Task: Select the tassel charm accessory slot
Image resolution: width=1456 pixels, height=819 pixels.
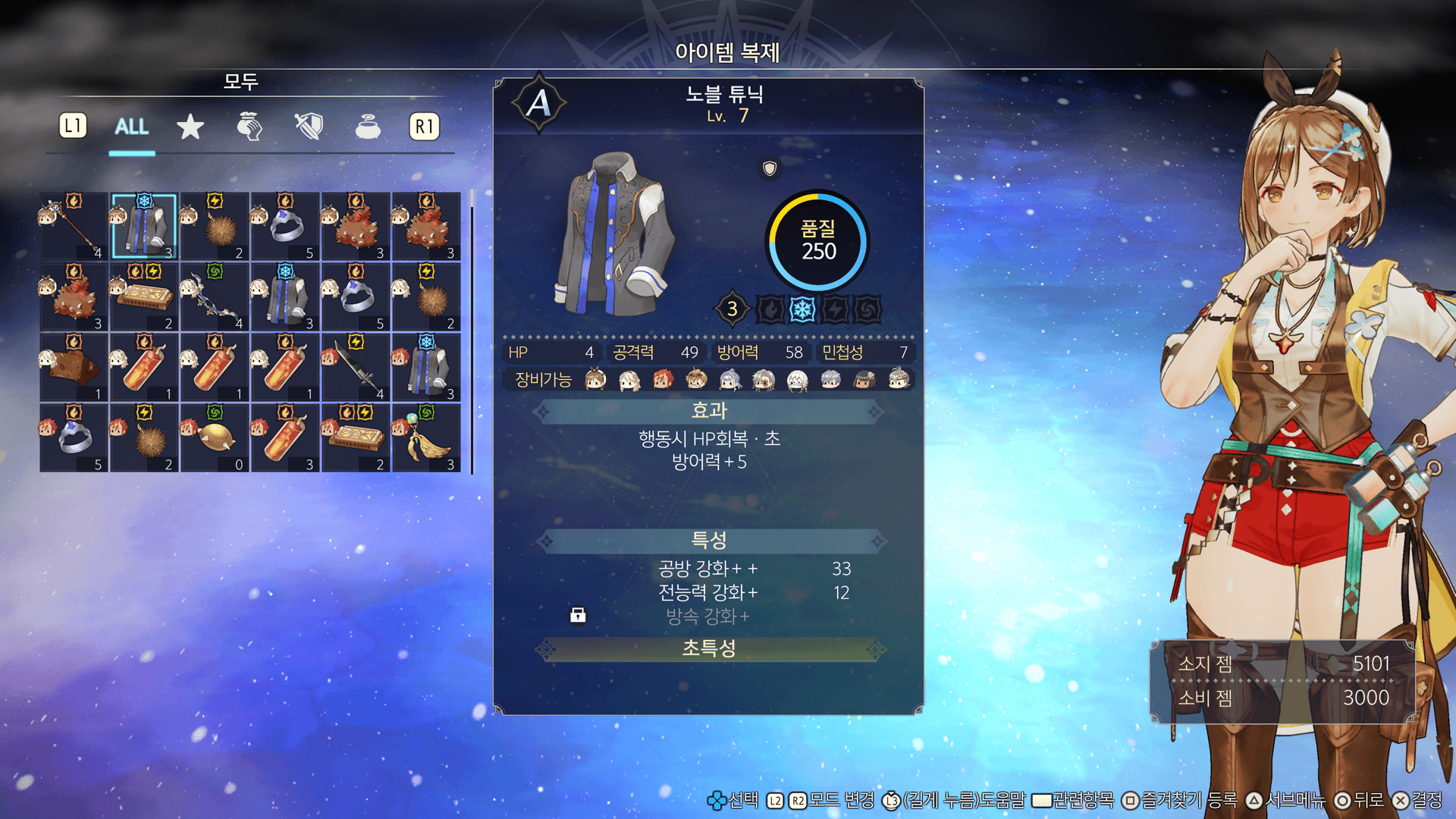Action: click(426, 438)
